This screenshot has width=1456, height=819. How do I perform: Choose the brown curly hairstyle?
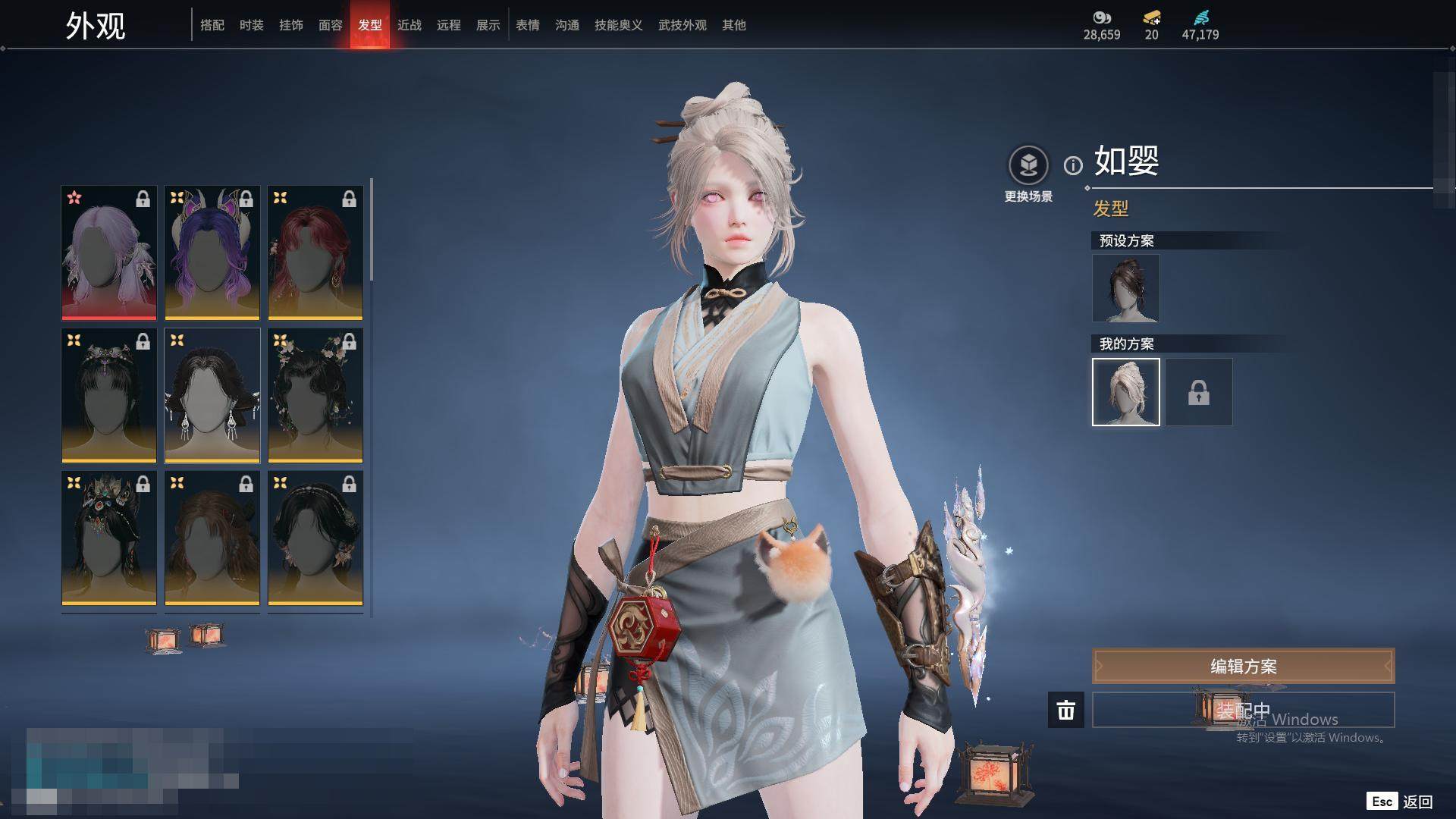(x=212, y=538)
